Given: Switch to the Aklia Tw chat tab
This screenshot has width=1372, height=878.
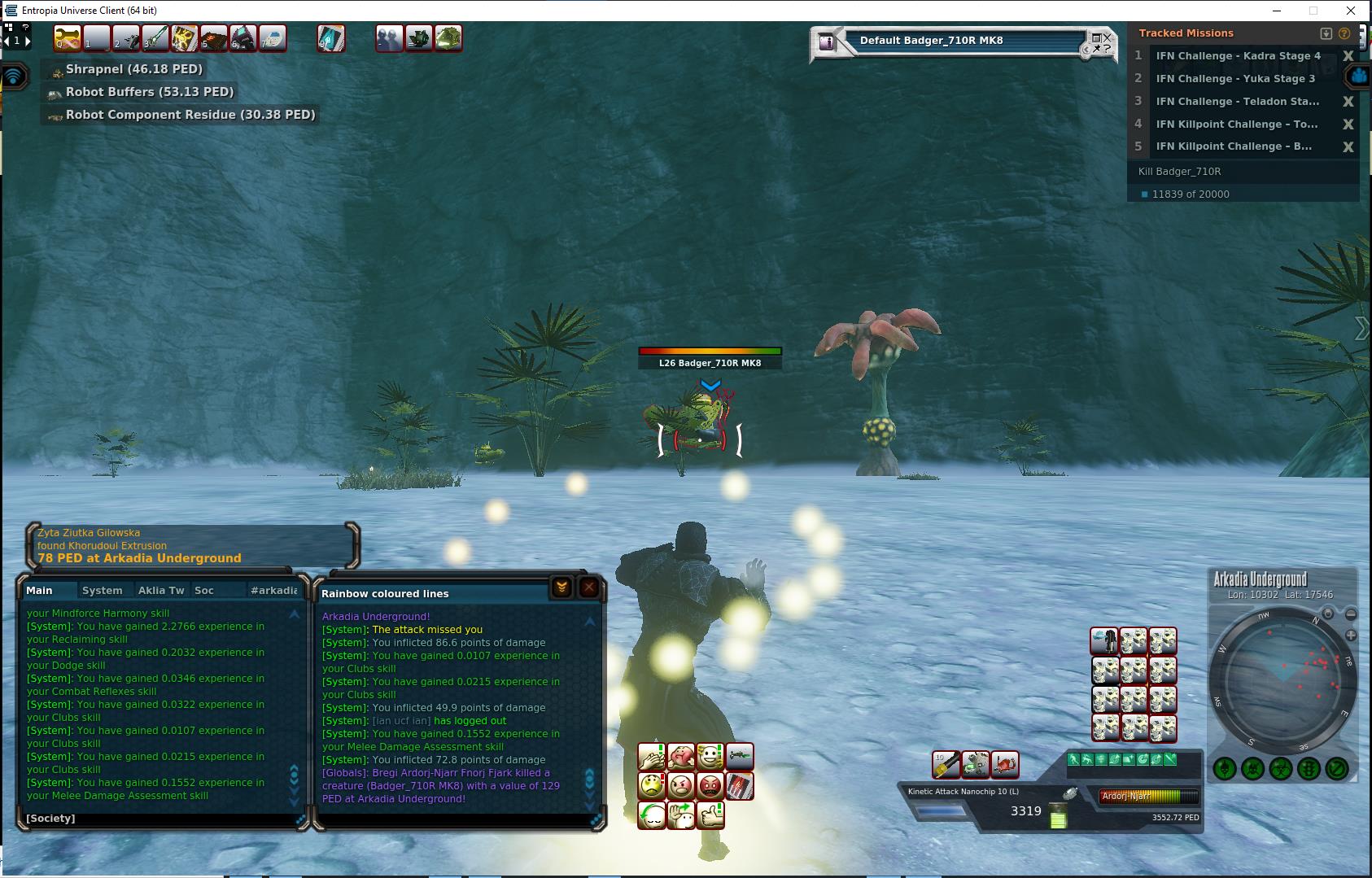Looking at the screenshot, I should click(x=161, y=590).
